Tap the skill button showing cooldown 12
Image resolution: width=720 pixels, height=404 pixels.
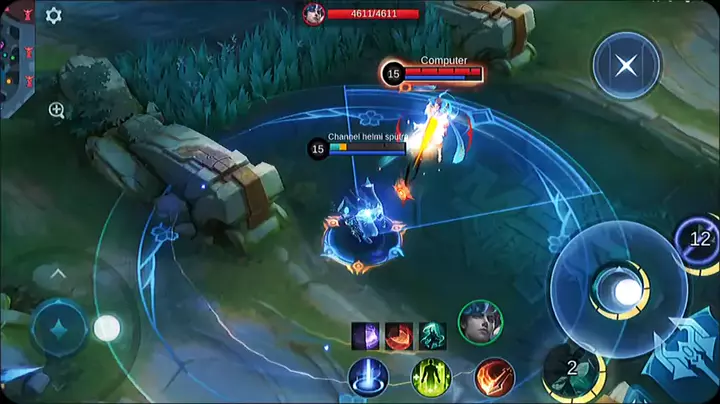coord(699,240)
